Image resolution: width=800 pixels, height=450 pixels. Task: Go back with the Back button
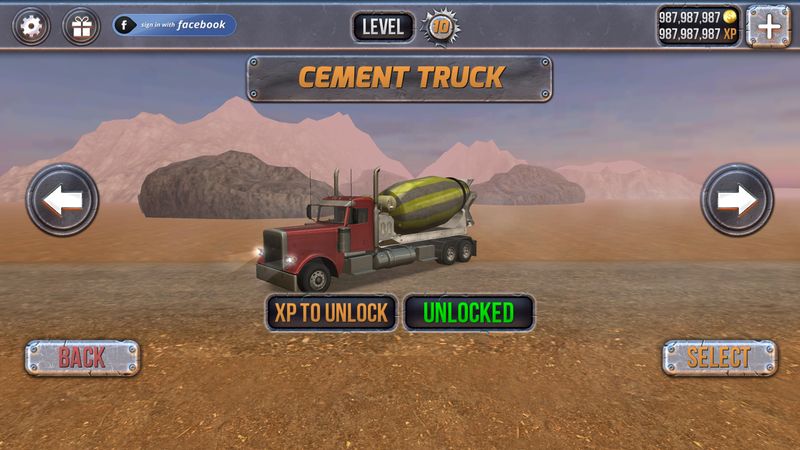click(82, 357)
